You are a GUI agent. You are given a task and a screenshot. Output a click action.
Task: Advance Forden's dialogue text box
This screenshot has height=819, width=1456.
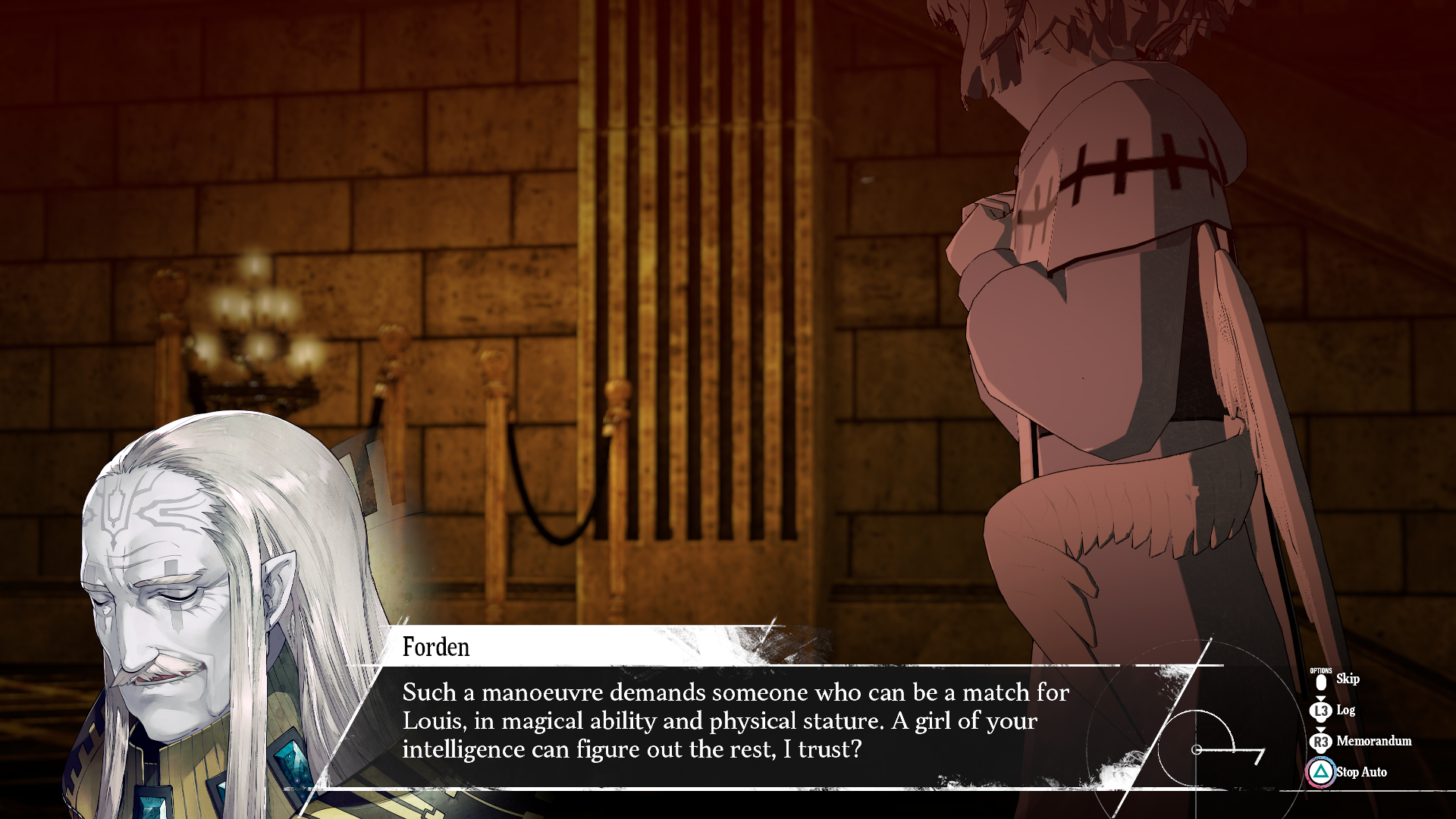click(x=734, y=720)
